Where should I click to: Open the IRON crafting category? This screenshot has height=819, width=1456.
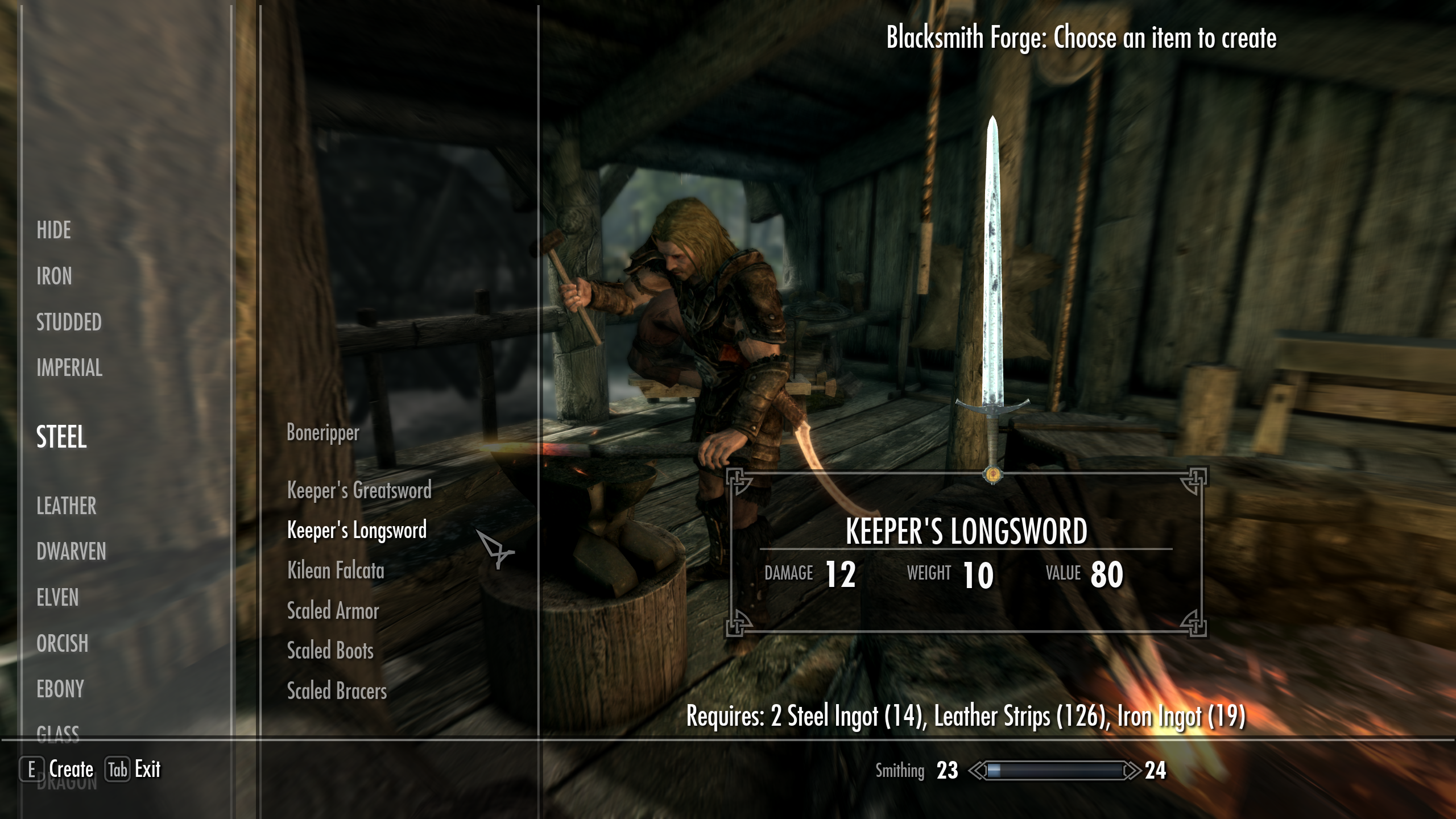[x=54, y=277]
